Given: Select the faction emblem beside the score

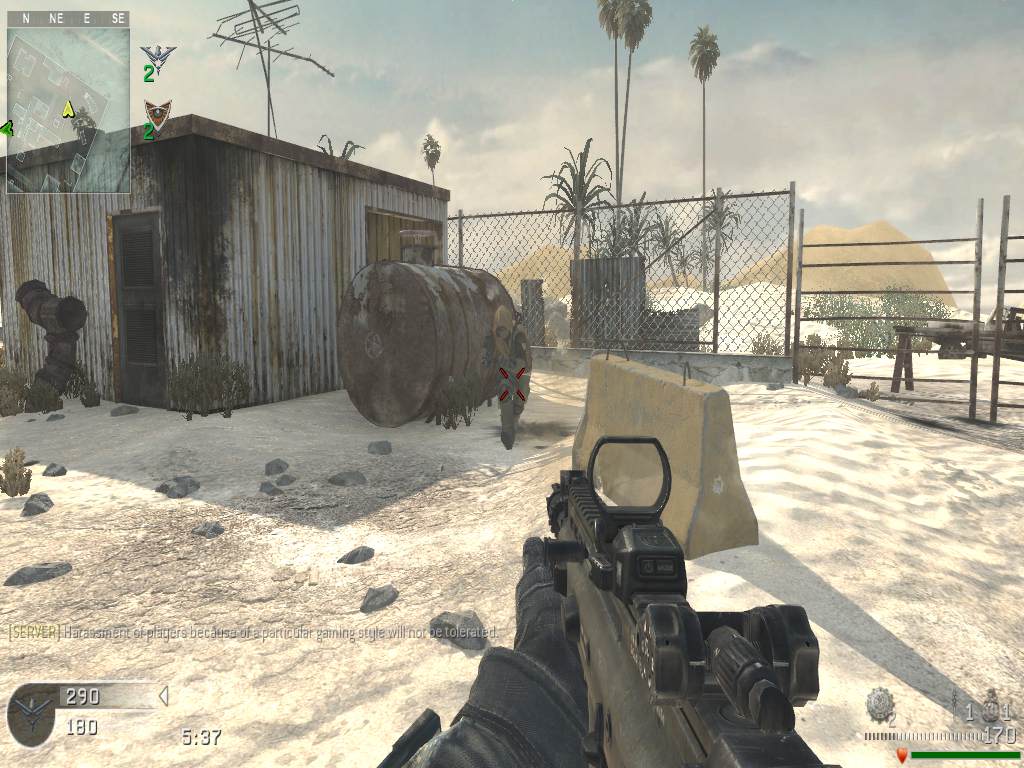Looking at the screenshot, I should click(31, 712).
